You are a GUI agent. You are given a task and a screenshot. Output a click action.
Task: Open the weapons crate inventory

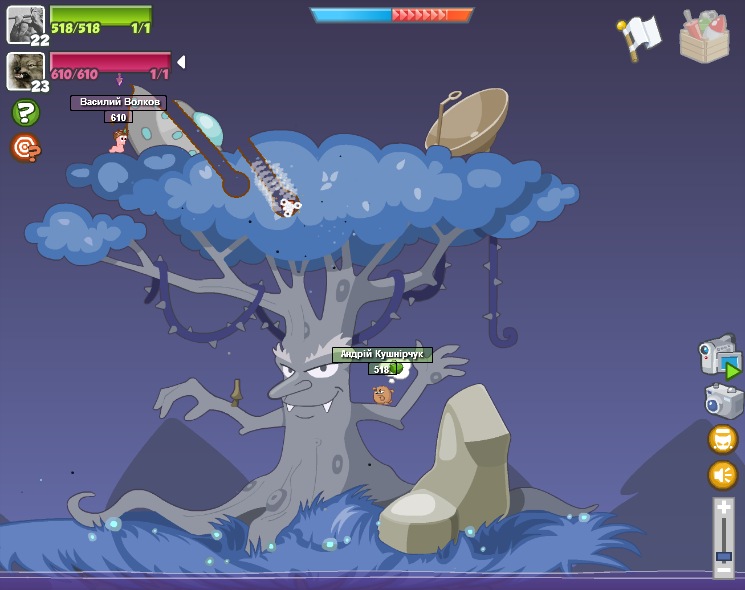(704, 37)
